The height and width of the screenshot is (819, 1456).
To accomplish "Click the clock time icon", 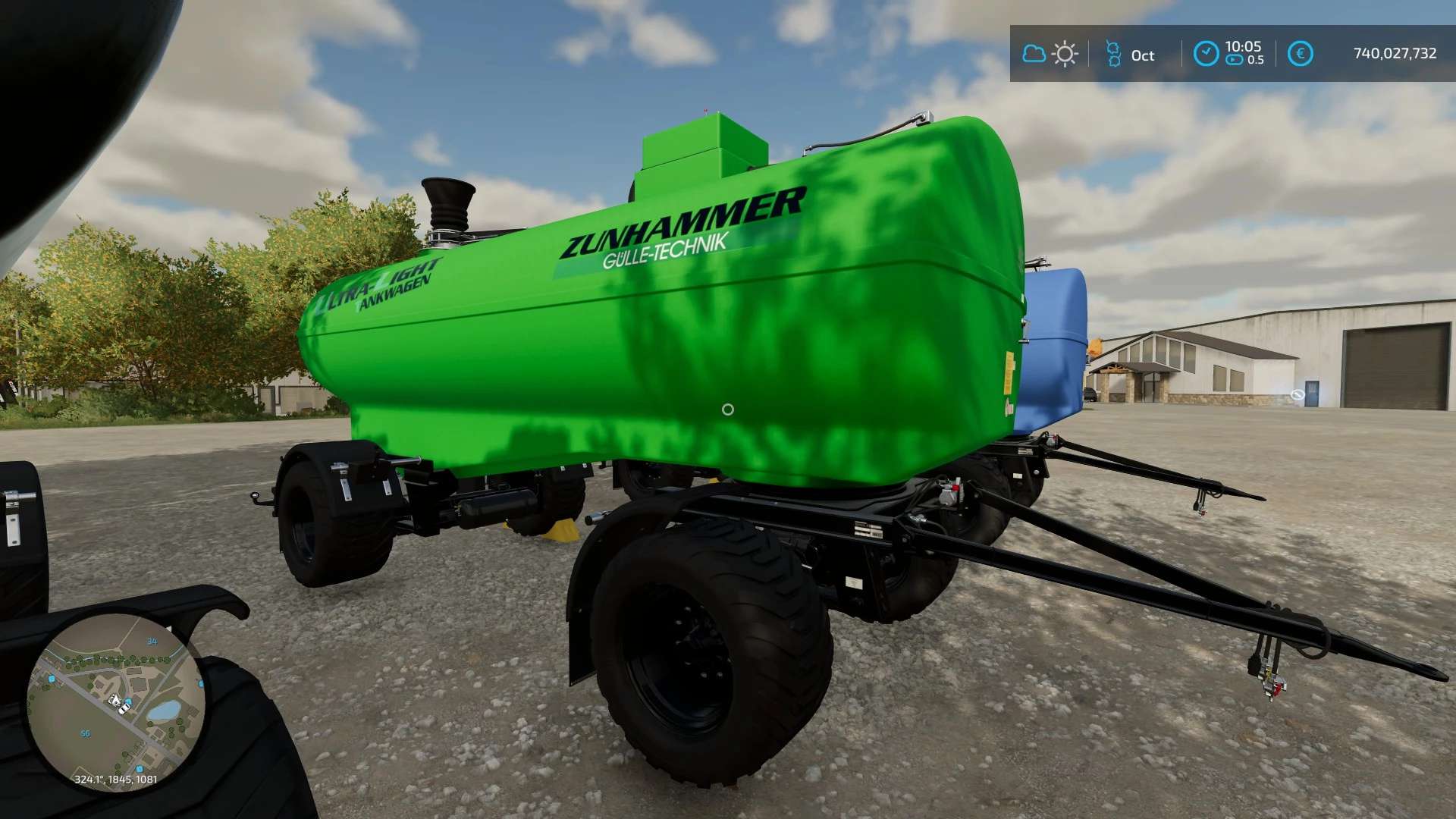I will 1206,54.
